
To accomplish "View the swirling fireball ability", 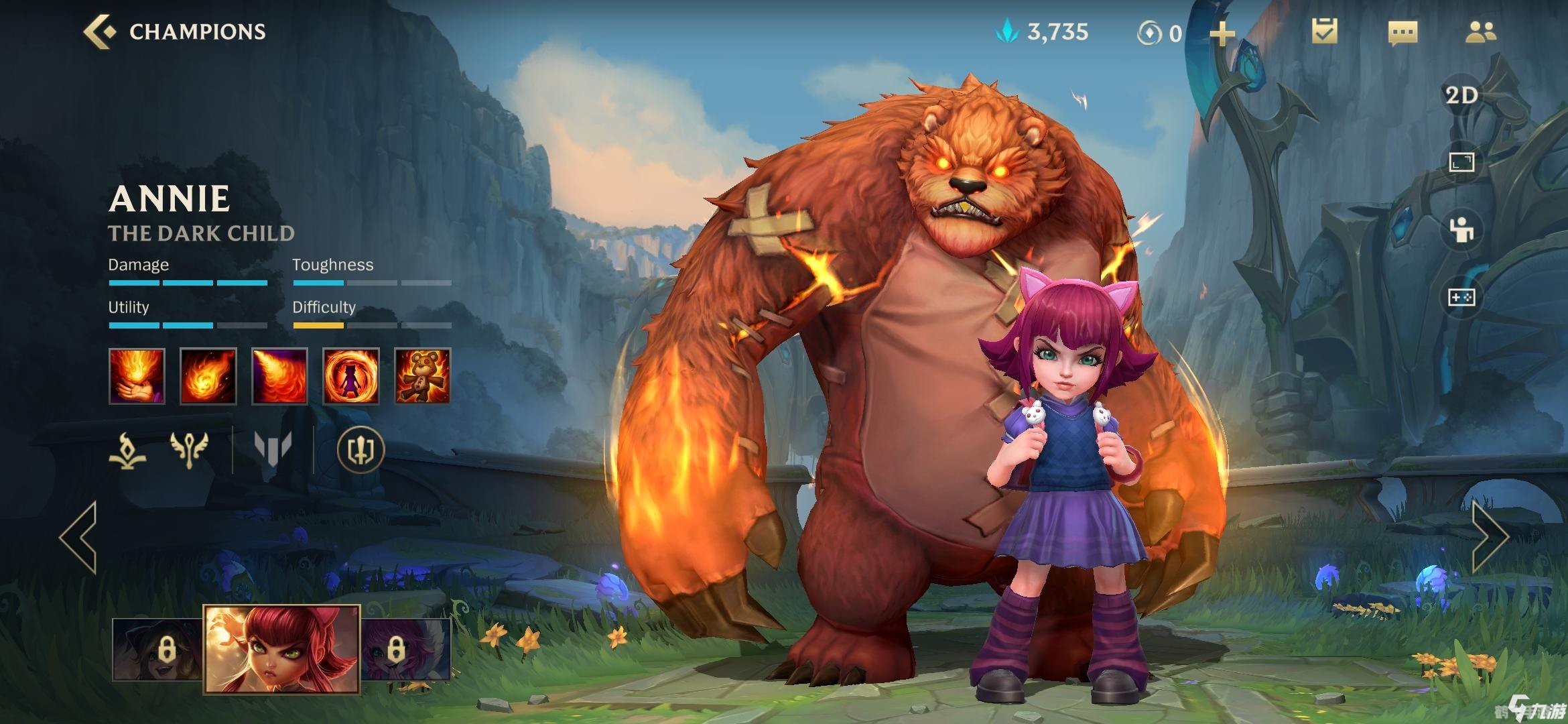I will (208, 376).
